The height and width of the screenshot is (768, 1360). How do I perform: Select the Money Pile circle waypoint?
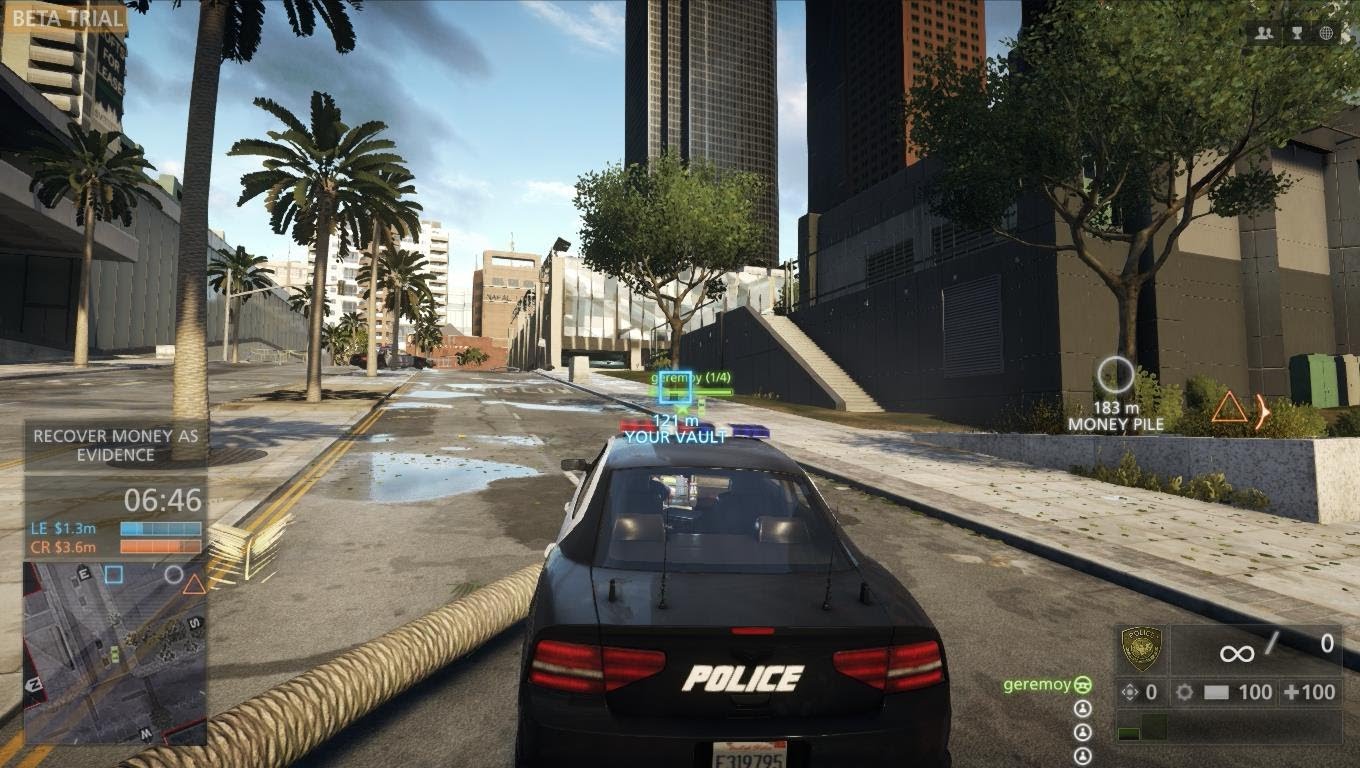click(x=1115, y=376)
